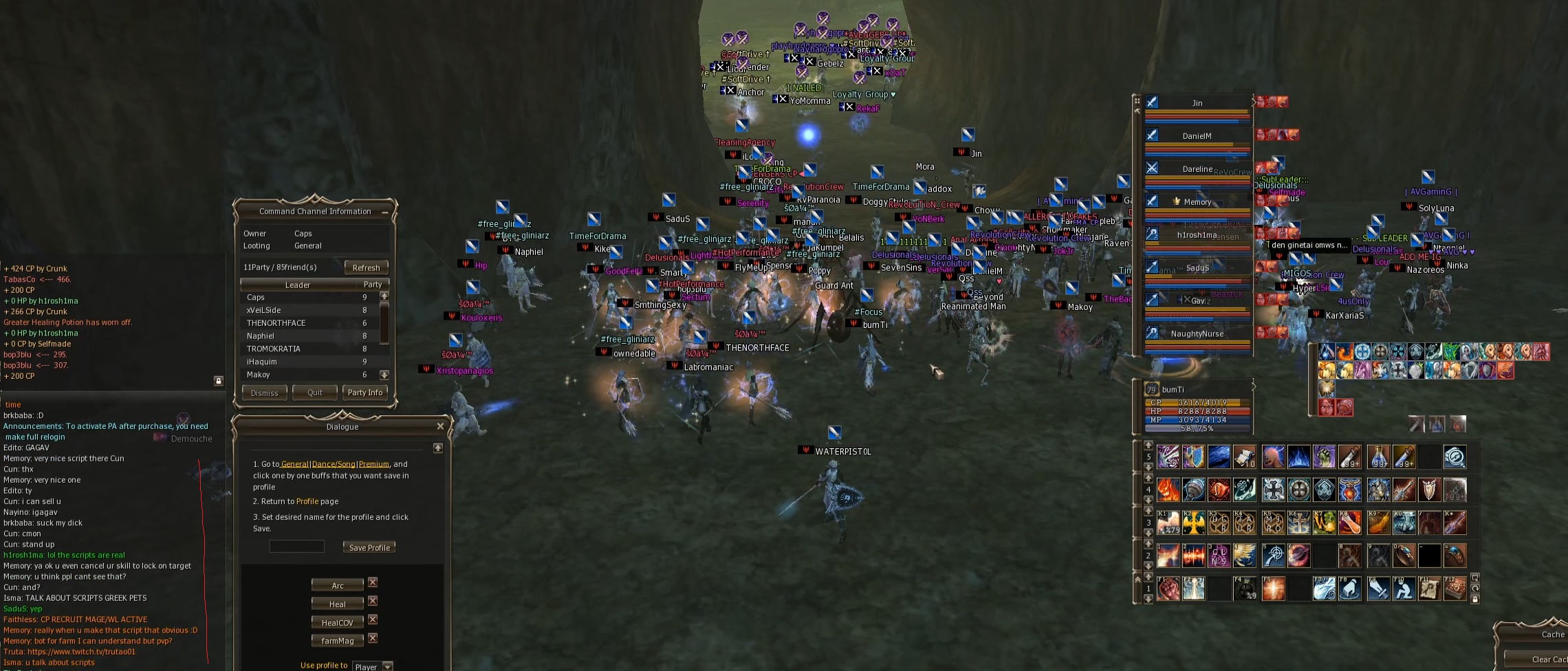Quit the command channel
The width and height of the screenshot is (1568, 671).
point(315,393)
